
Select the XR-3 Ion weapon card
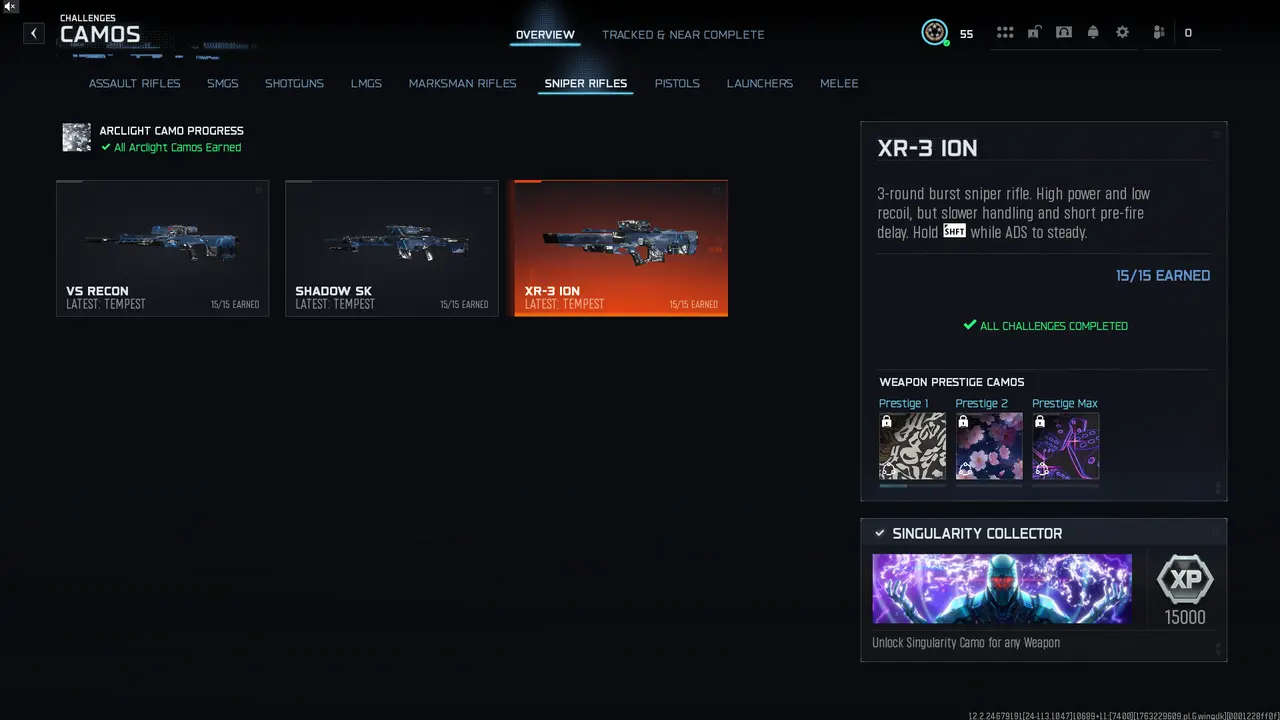pyautogui.click(x=620, y=248)
